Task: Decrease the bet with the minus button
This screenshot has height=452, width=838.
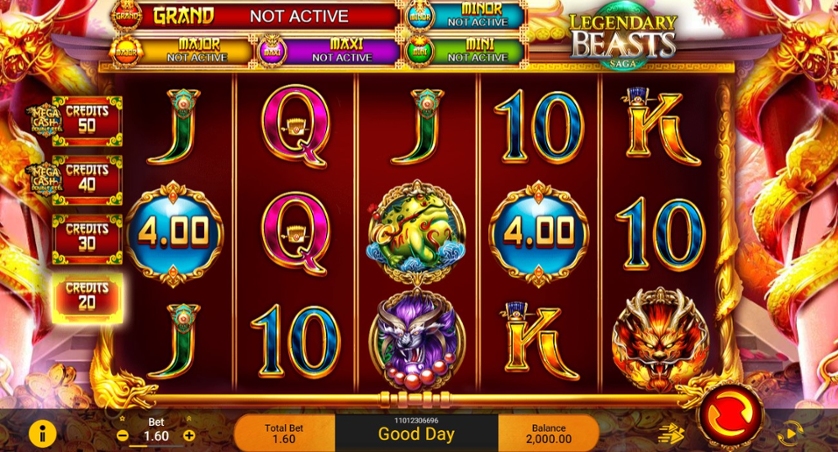Action: point(122,436)
